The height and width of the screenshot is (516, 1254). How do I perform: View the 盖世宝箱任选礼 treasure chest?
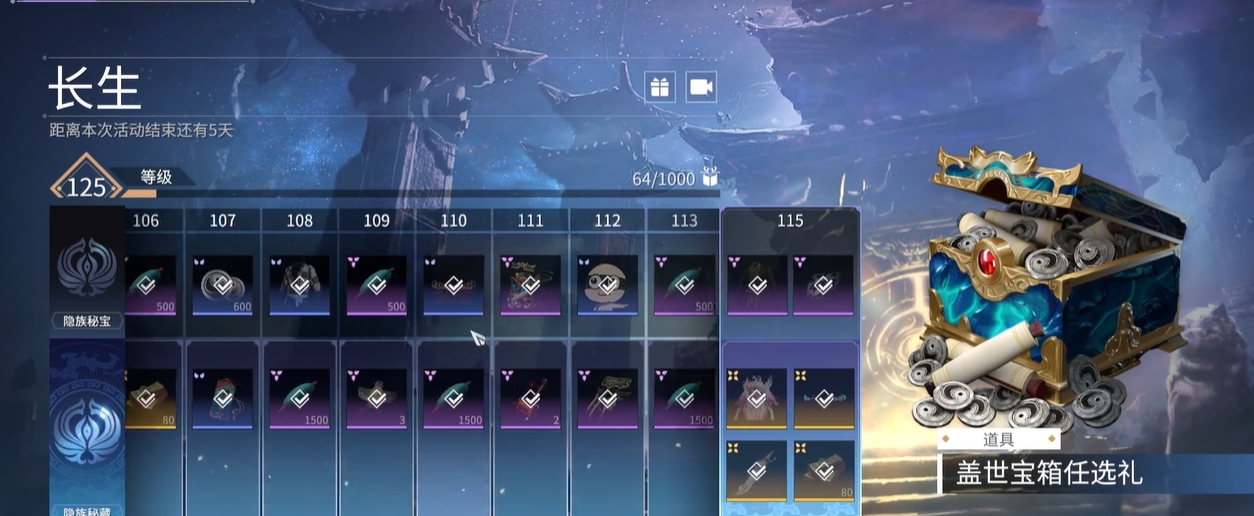[x=1050, y=290]
